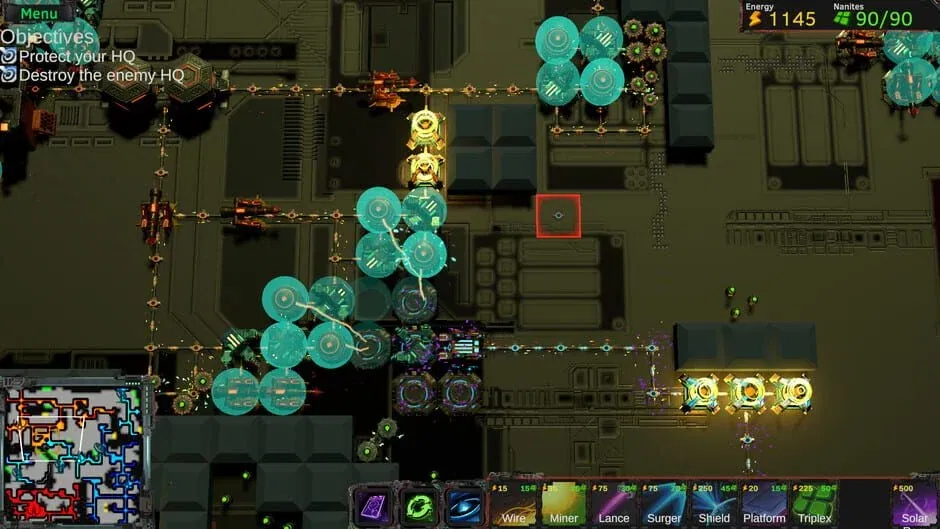The image size is (940, 529).
Task: Select the Surger build option
Action: [x=664, y=504]
